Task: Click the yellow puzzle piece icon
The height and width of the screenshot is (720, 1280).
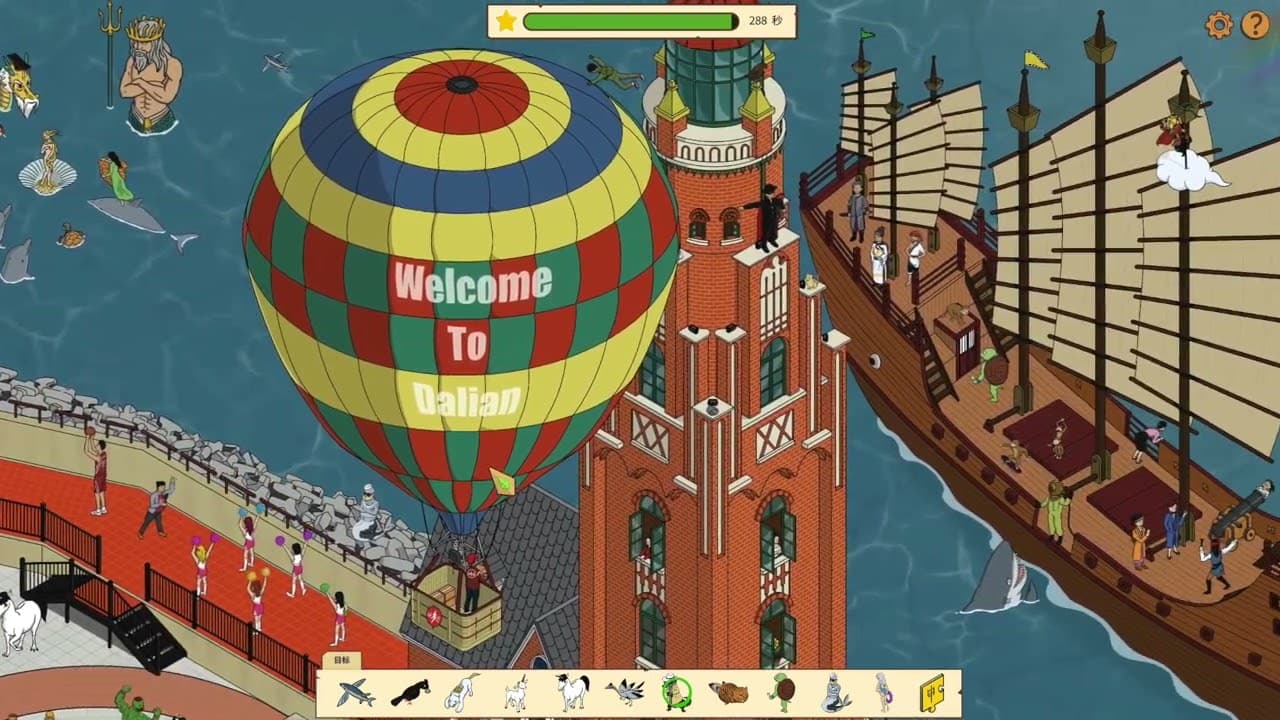Action: pos(935,690)
